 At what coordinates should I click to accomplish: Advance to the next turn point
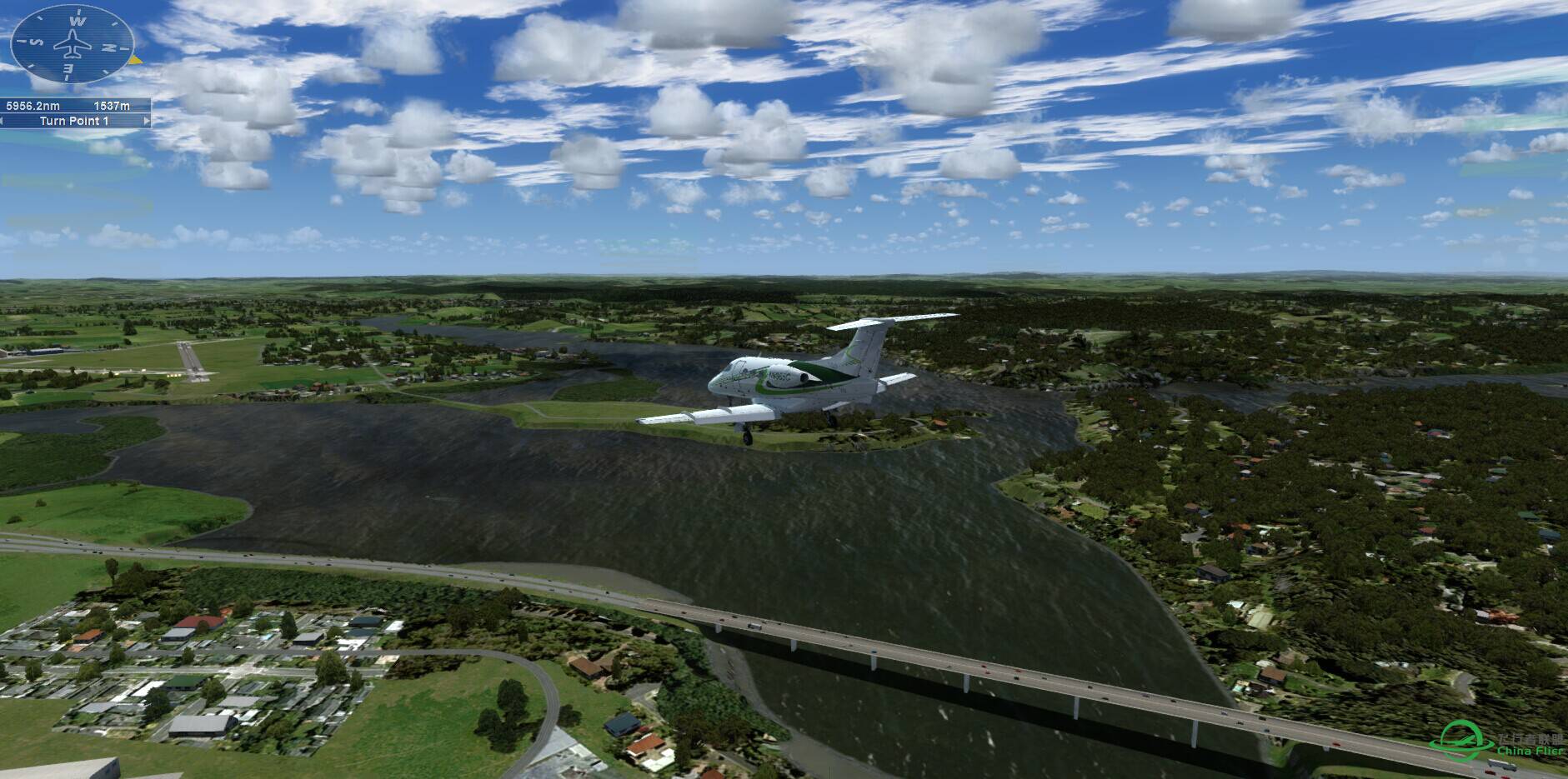tap(148, 122)
